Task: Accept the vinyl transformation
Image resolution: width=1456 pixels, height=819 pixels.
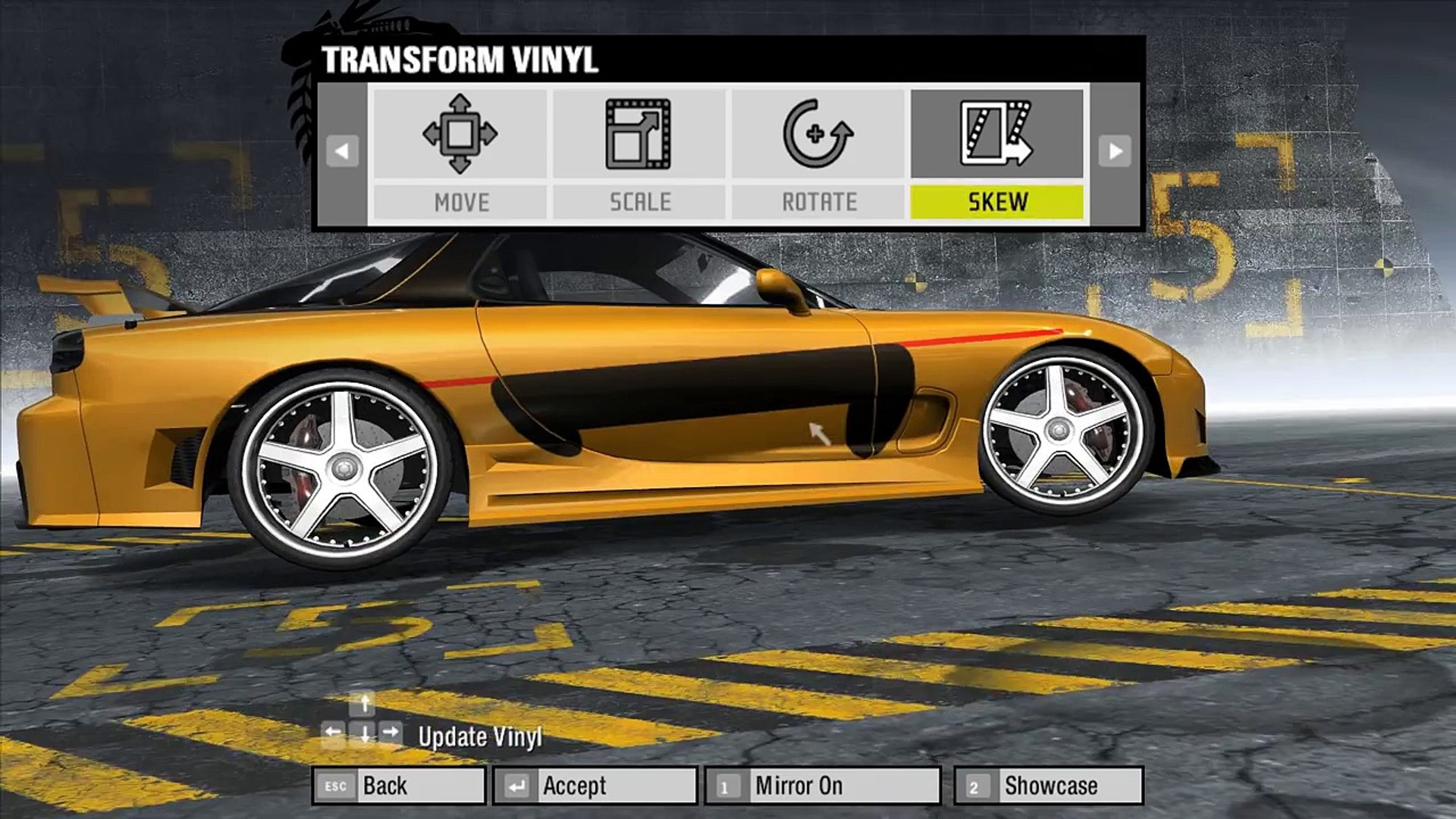Action: (x=595, y=786)
